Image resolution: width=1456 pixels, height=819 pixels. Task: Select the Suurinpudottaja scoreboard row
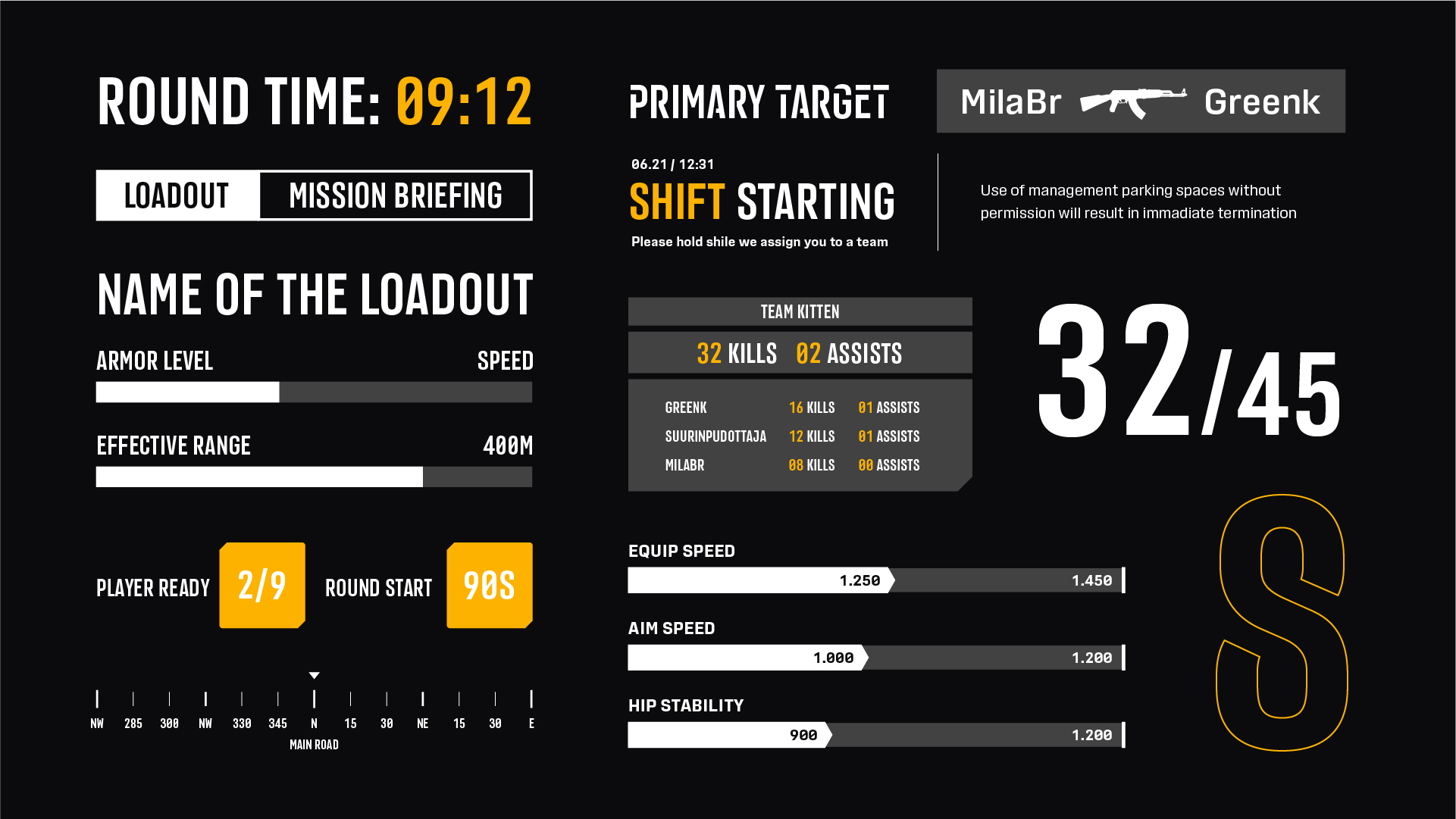coord(792,436)
